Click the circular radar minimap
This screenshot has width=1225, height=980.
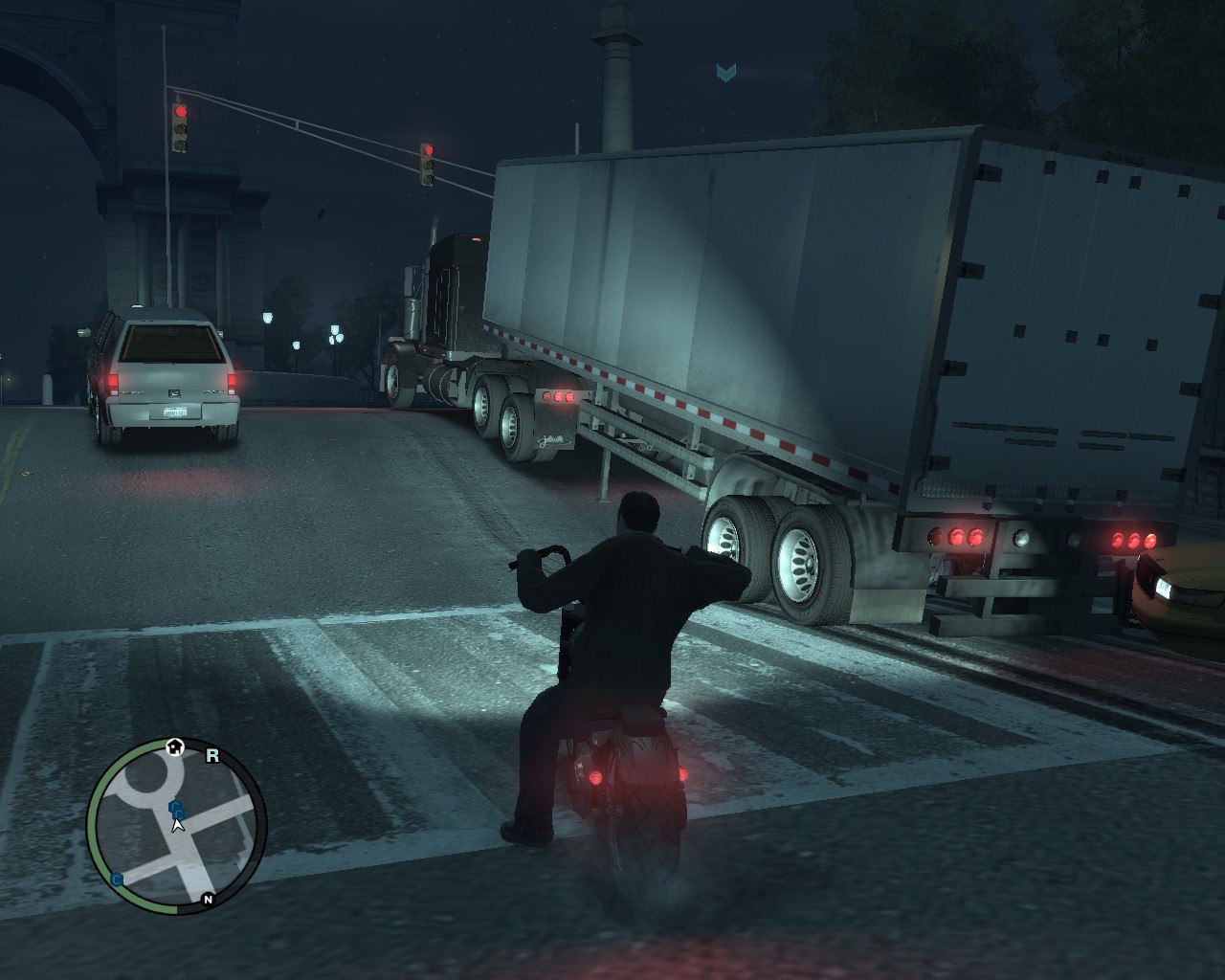click(x=177, y=826)
